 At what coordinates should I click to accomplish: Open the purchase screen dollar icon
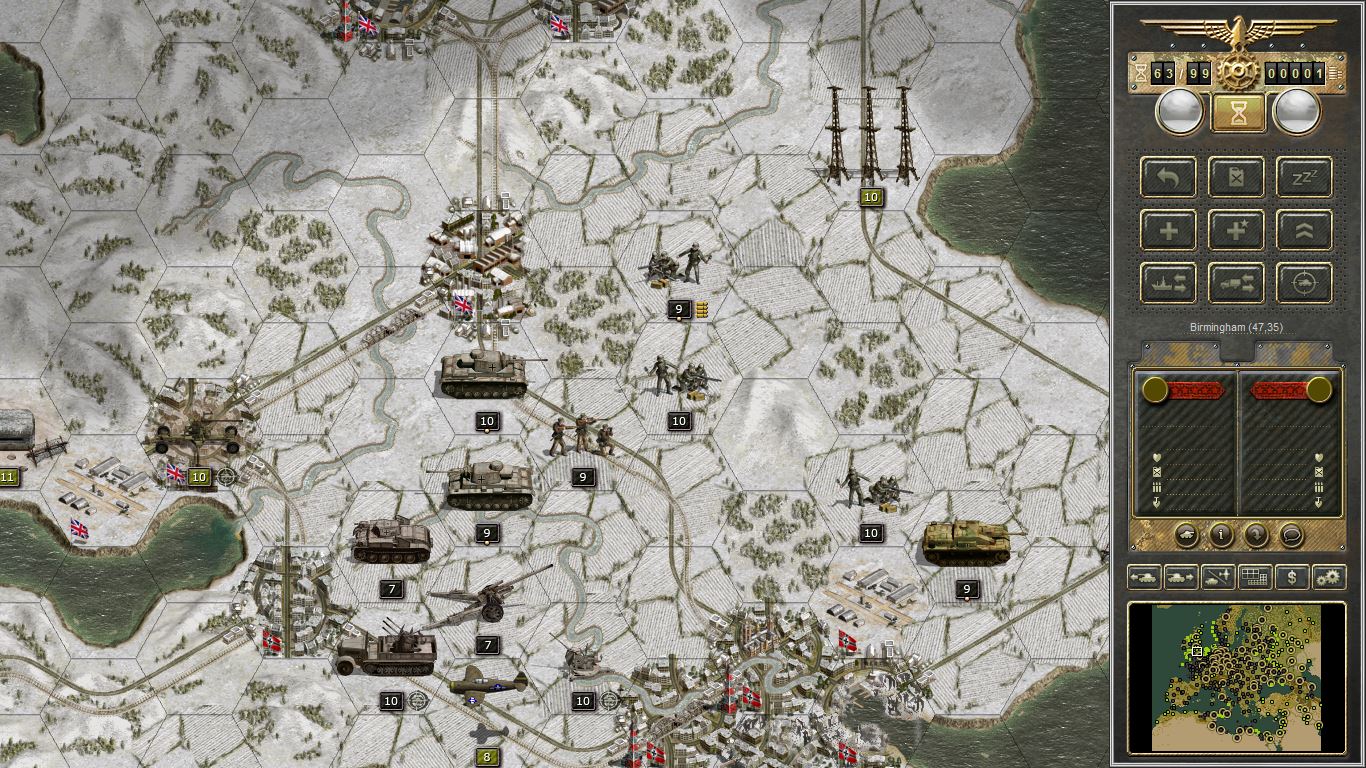pyautogui.click(x=1291, y=577)
